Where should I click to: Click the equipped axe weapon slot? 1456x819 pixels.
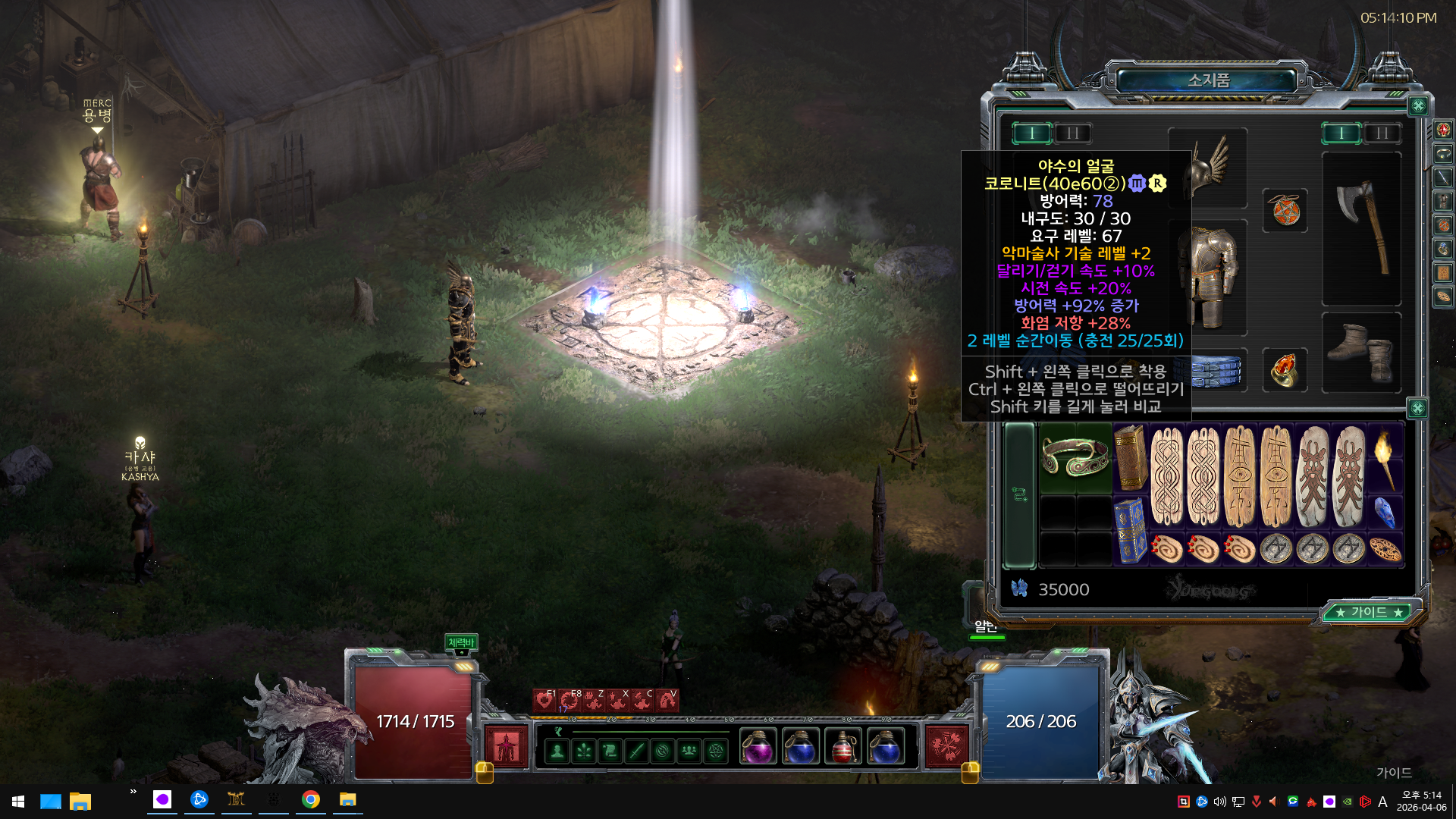pos(1361,227)
